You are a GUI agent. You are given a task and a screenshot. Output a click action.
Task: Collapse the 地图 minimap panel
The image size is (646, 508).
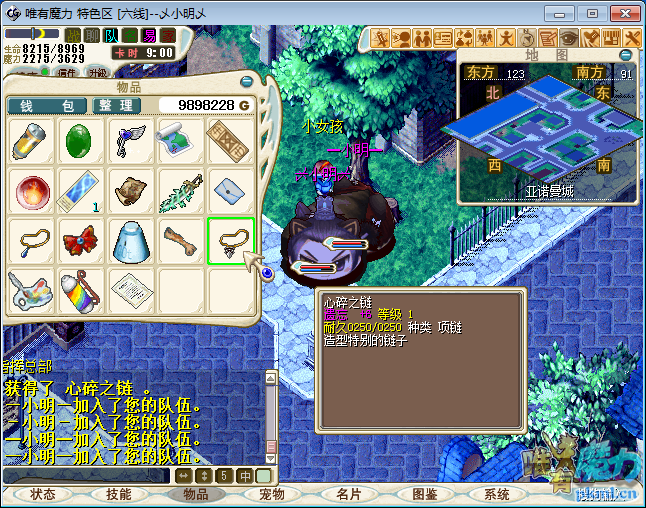tap(627, 55)
